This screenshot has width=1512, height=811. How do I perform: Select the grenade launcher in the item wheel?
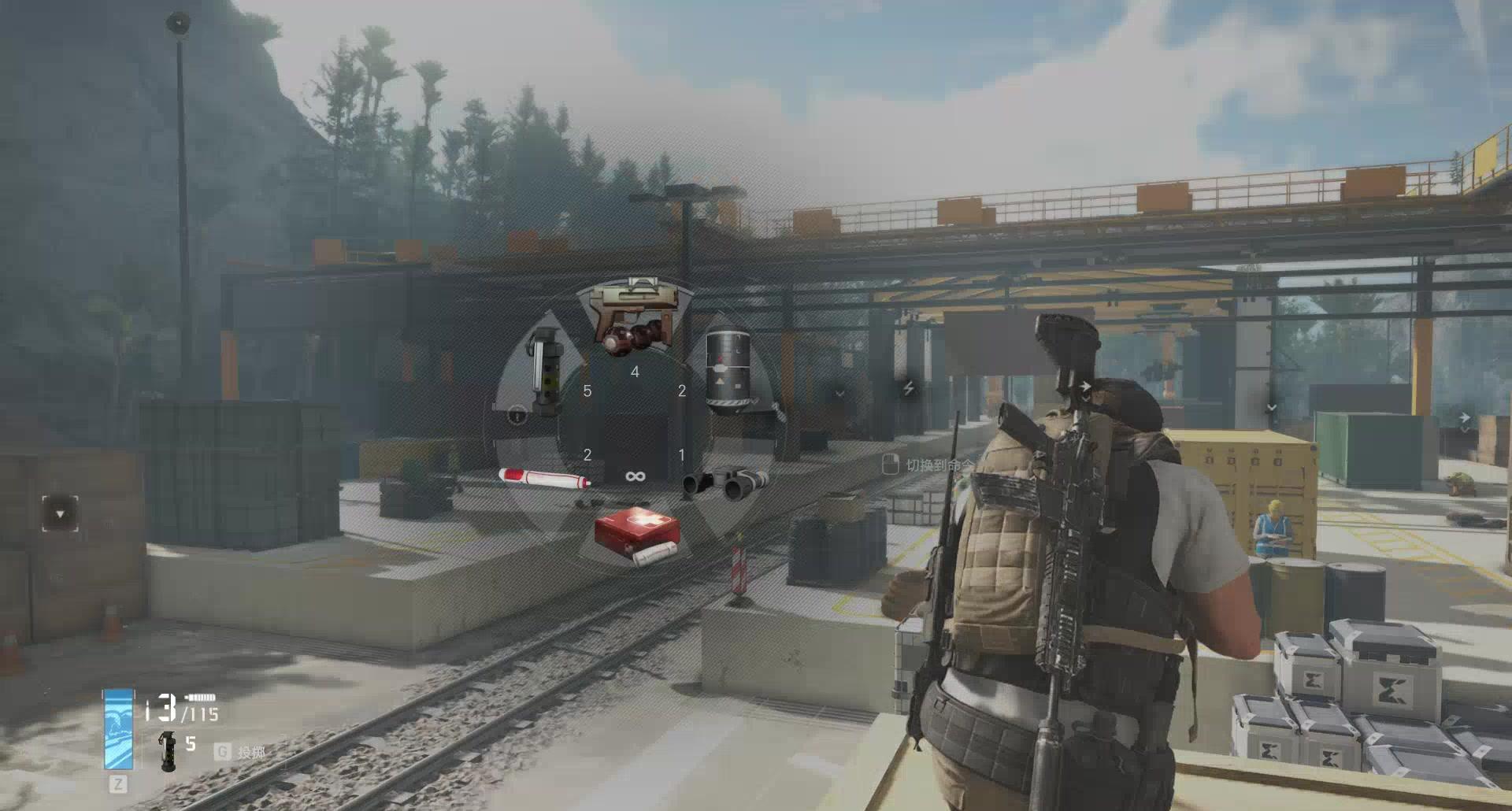pyautogui.click(x=635, y=315)
